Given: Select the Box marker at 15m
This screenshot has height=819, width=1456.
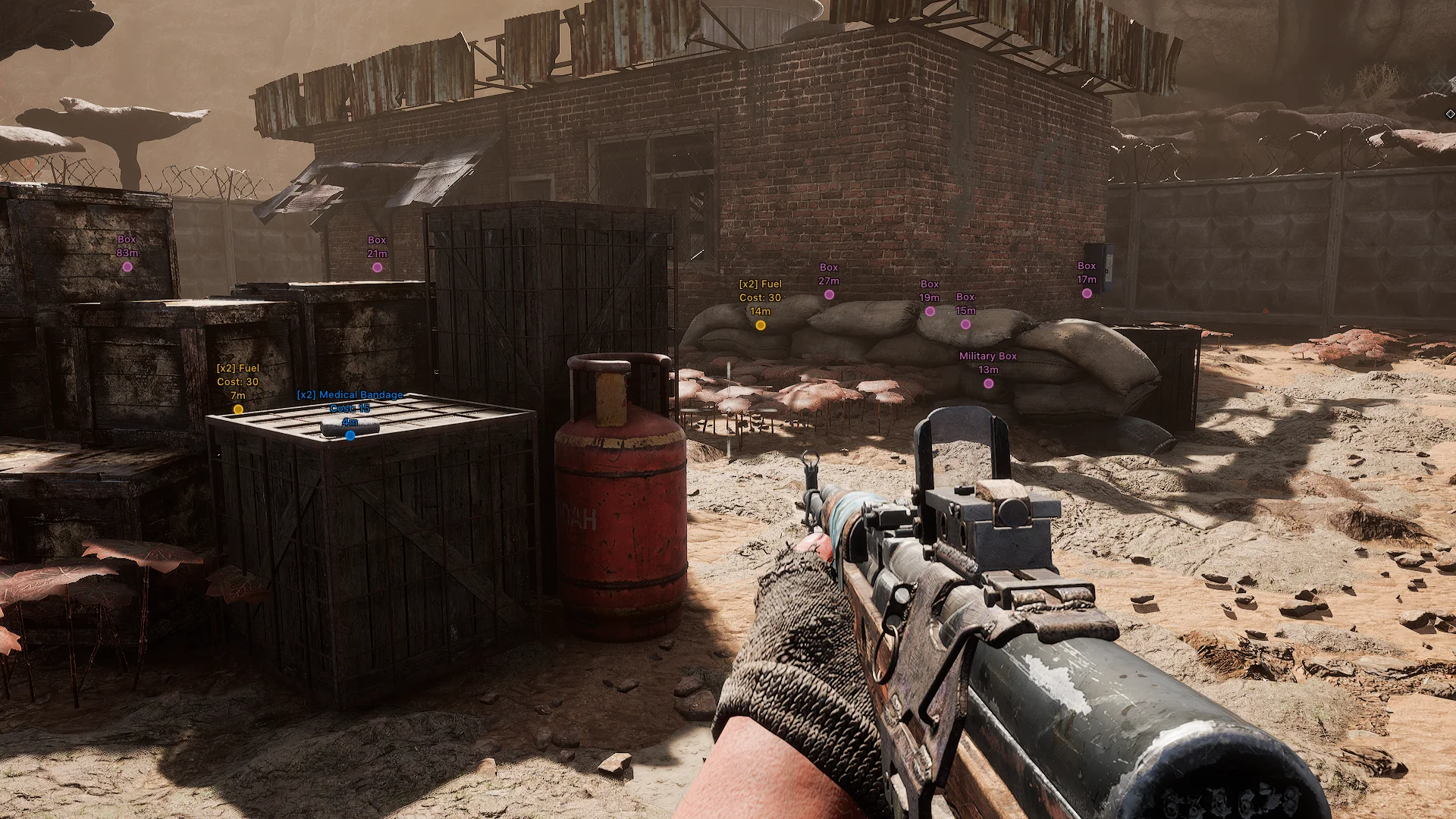Looking at the screenshot, I should pos(965,325).
